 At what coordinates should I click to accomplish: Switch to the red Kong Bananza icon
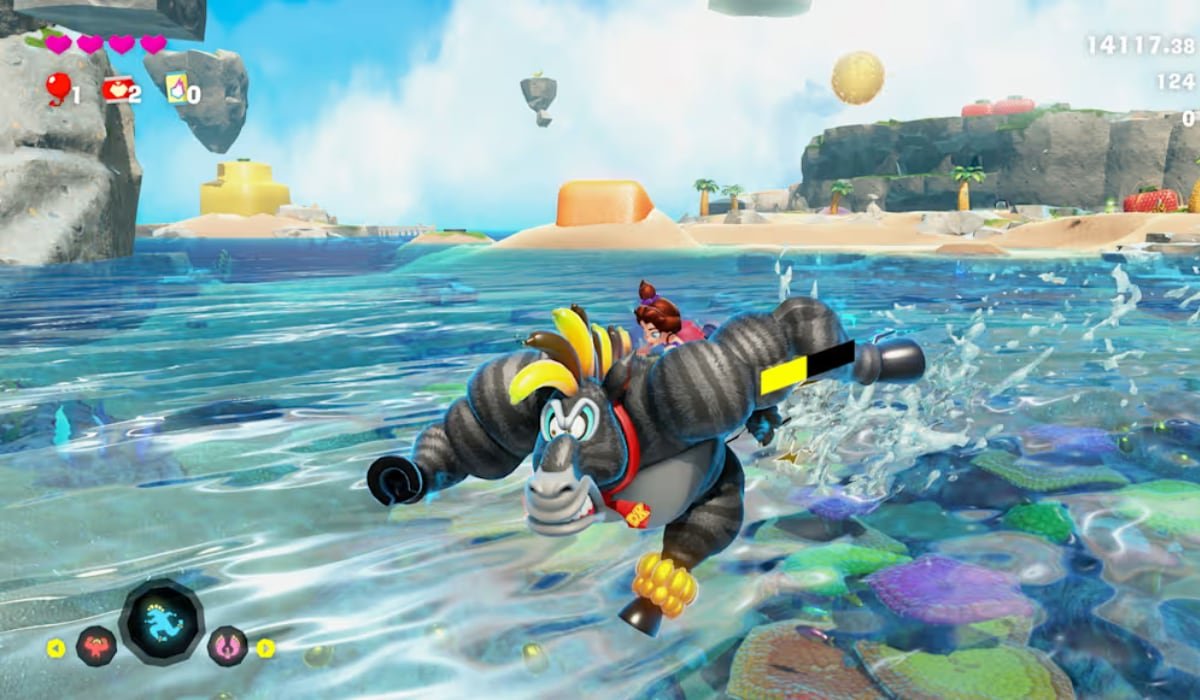click(x=97, y=646)
